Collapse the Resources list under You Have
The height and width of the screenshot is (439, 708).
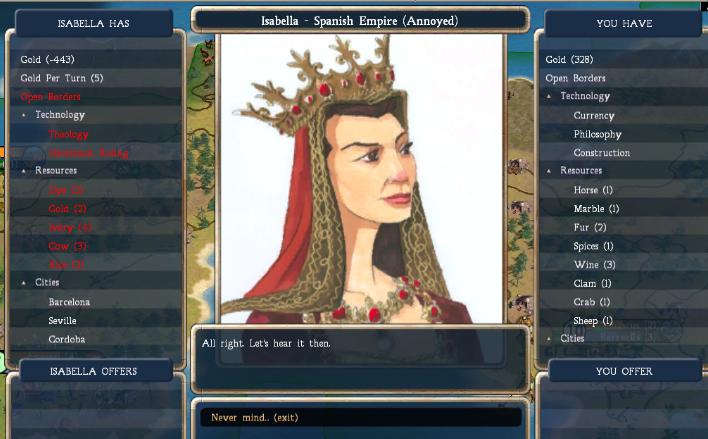549,171
